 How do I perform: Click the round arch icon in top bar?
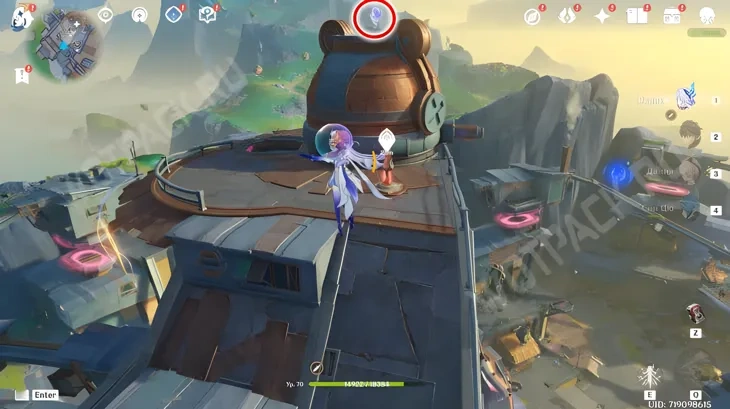pos(139,15)
